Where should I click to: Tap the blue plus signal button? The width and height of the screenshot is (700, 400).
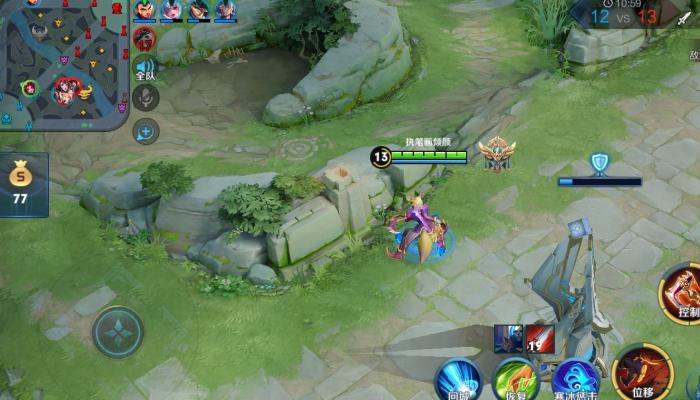coord(146,131)
